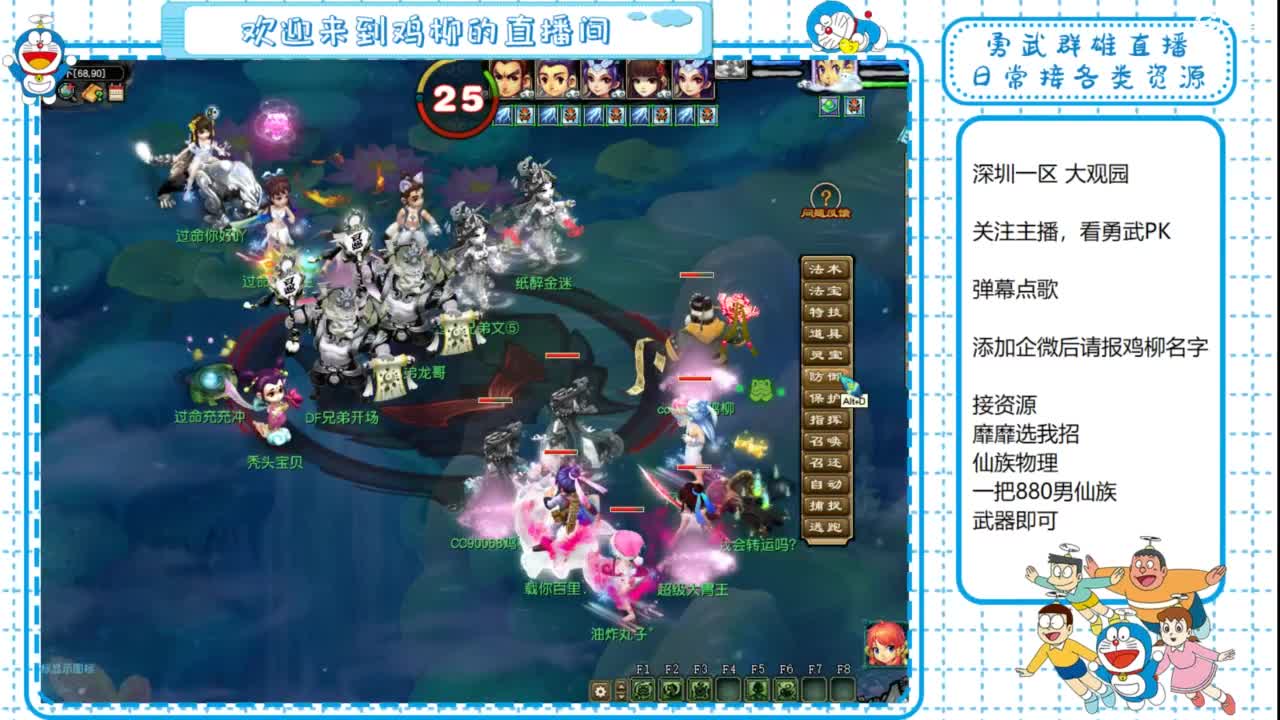Open the 道具 item bag

pyautogui.click(x=828, y=335)
